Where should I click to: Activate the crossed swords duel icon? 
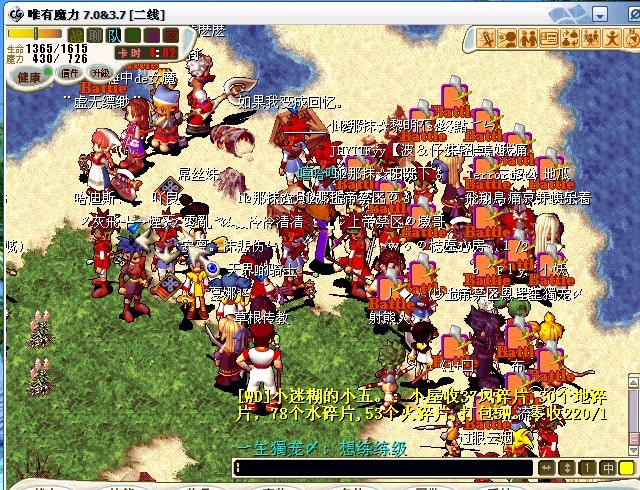pos(487,39)
